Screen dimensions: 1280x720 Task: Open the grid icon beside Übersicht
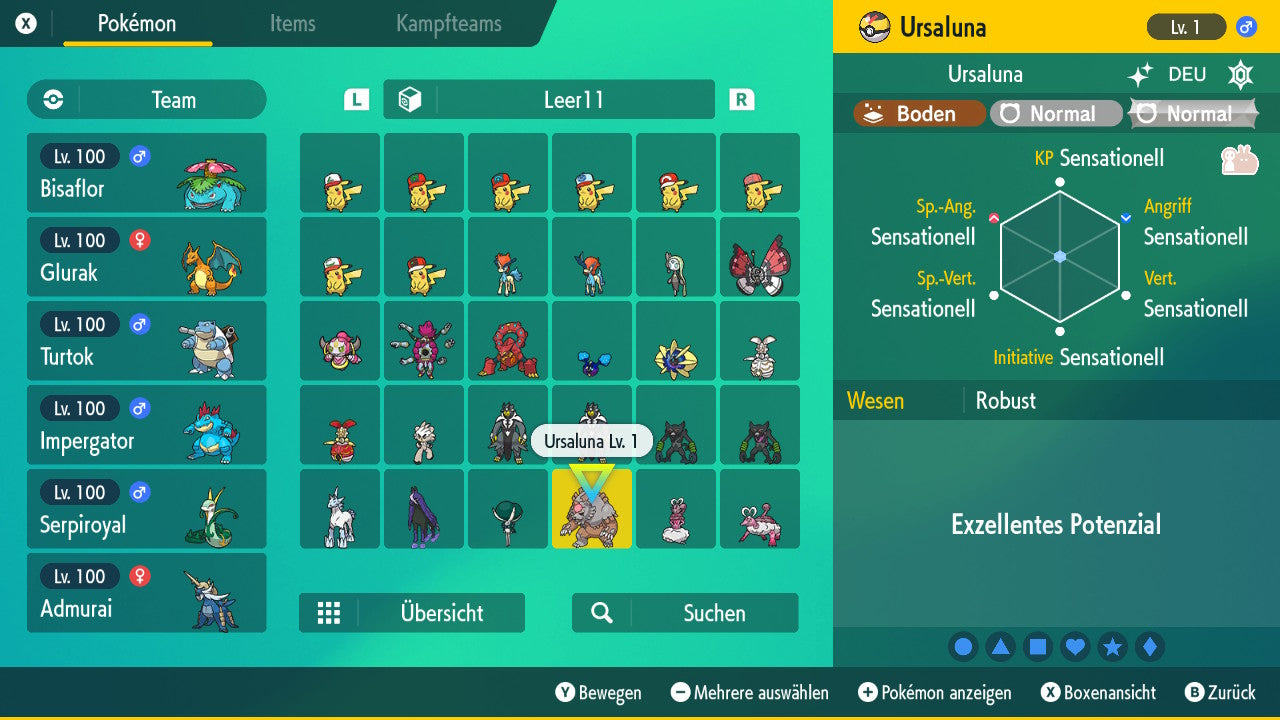[329, 612]
